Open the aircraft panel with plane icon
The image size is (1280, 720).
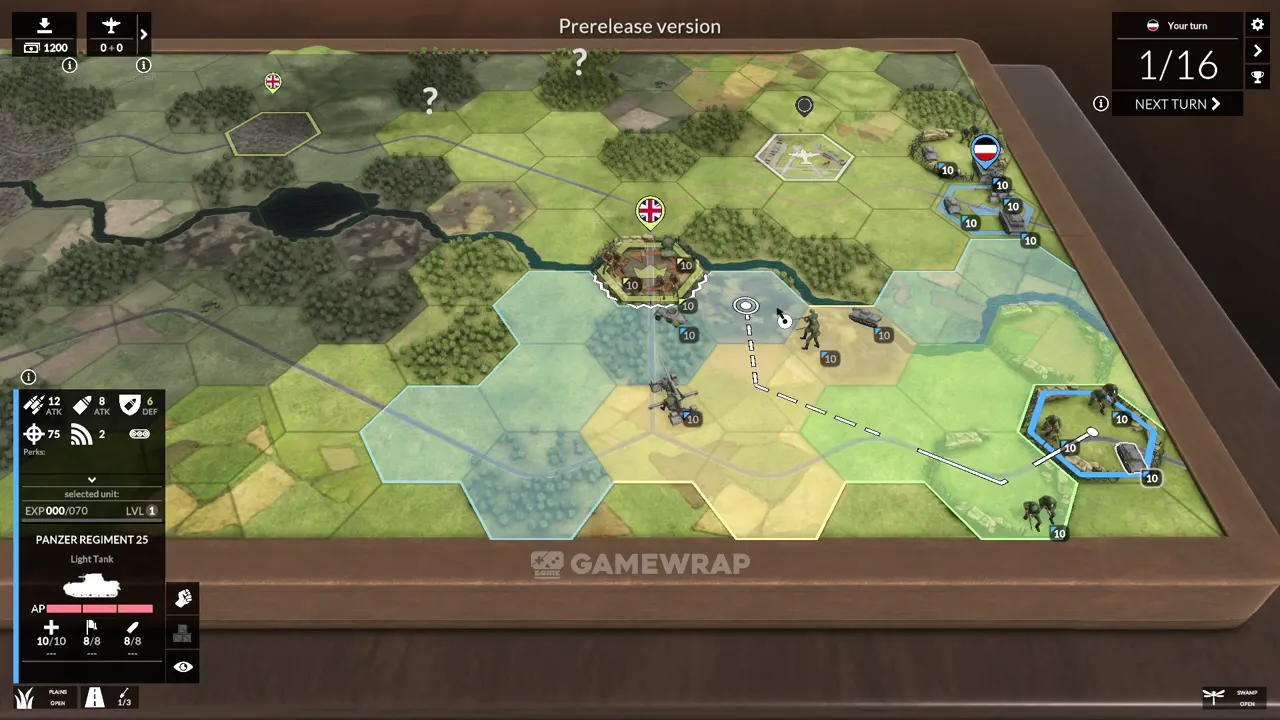(x=111, y=35)
